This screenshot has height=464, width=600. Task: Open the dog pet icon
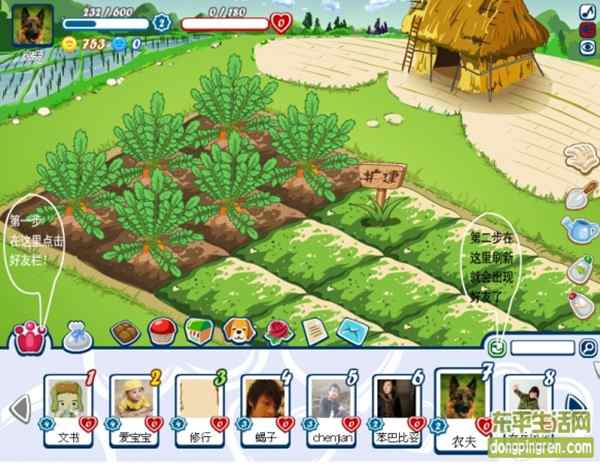pos(237,328)
